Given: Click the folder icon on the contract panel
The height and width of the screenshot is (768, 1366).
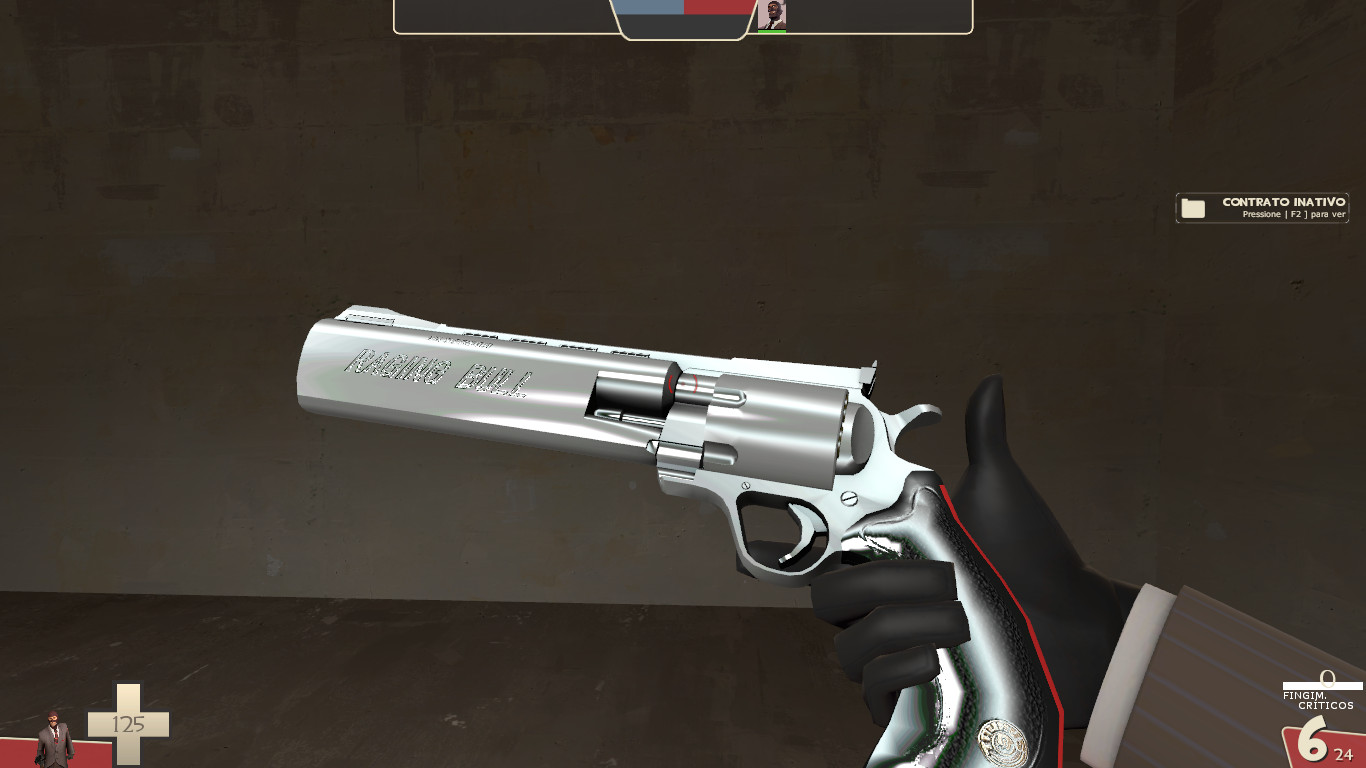Looking at the screenshot, I should tap(1192, 208).
